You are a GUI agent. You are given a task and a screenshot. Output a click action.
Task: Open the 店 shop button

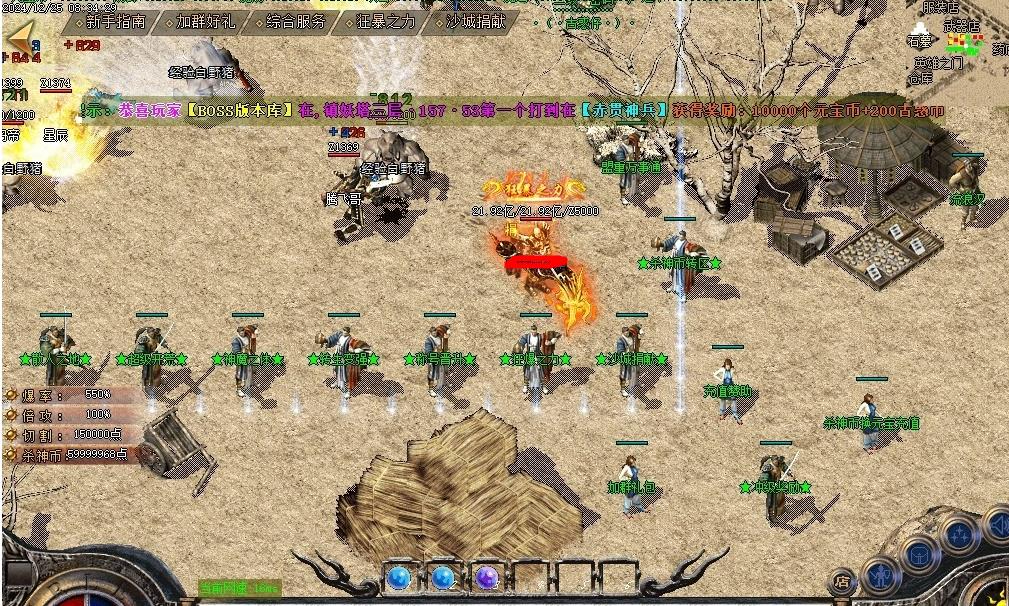point(843,581)
